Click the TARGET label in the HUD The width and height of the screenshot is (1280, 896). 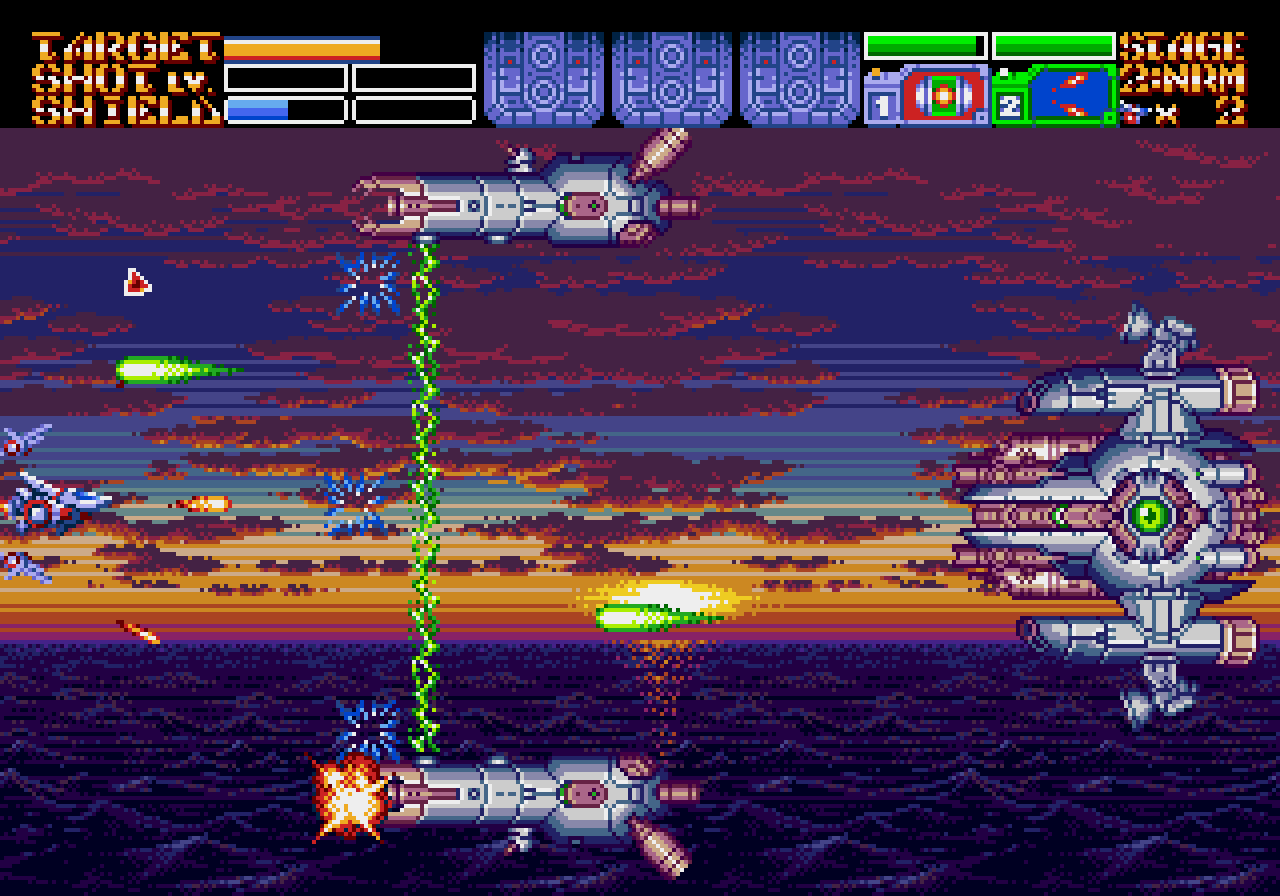coord(122,45)
